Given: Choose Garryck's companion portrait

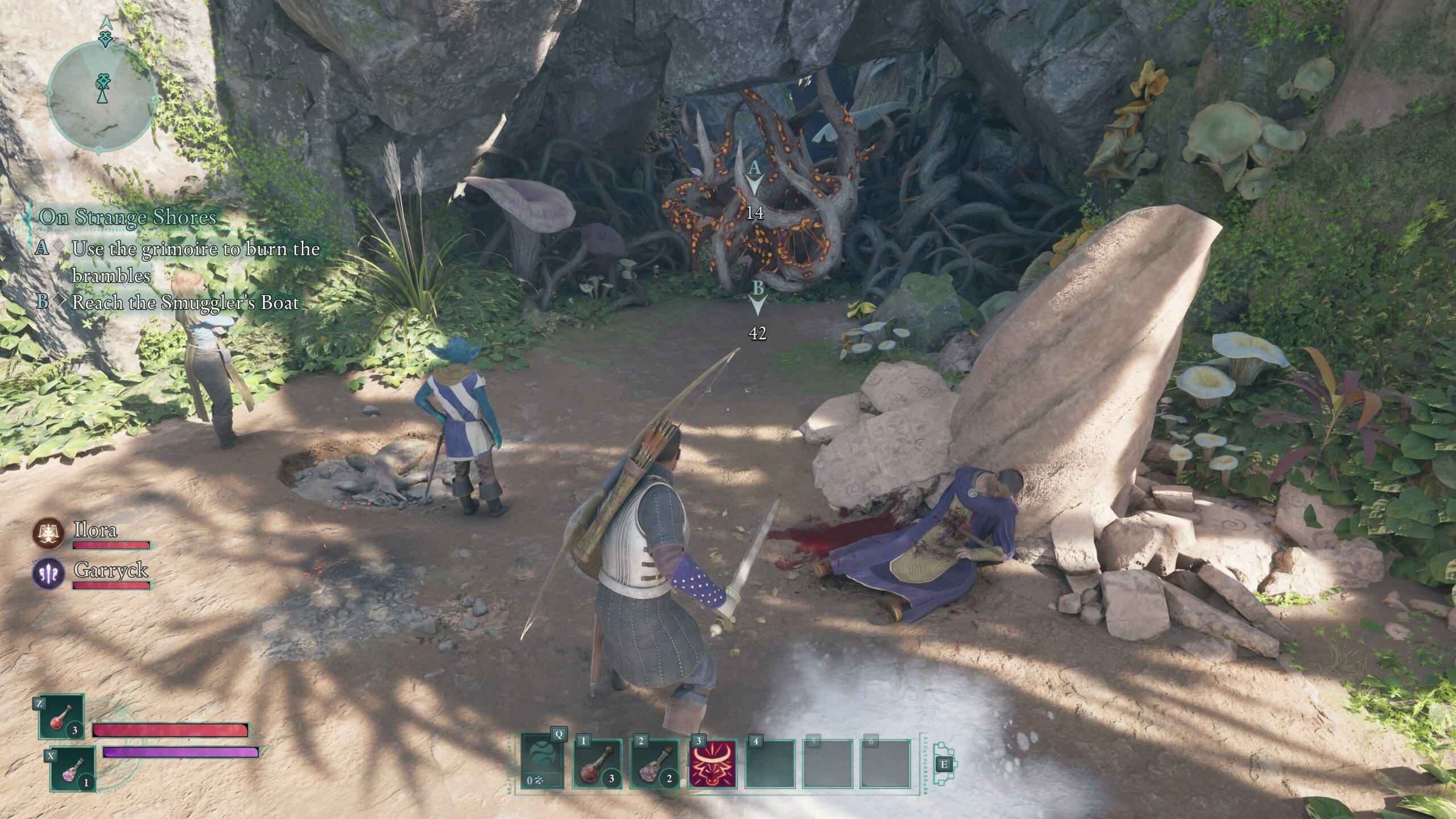Looking at the screenshot, I should click(x=48, y=573).
